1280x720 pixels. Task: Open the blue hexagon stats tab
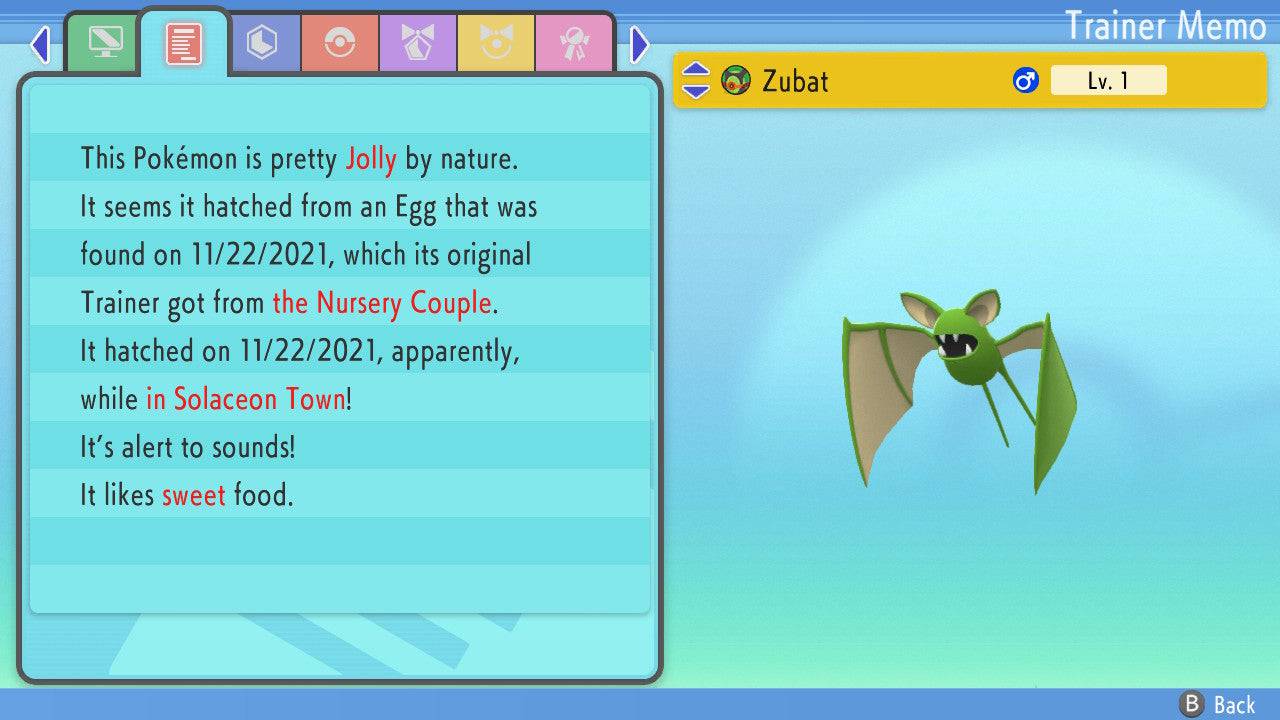click(x=262, y=43)
